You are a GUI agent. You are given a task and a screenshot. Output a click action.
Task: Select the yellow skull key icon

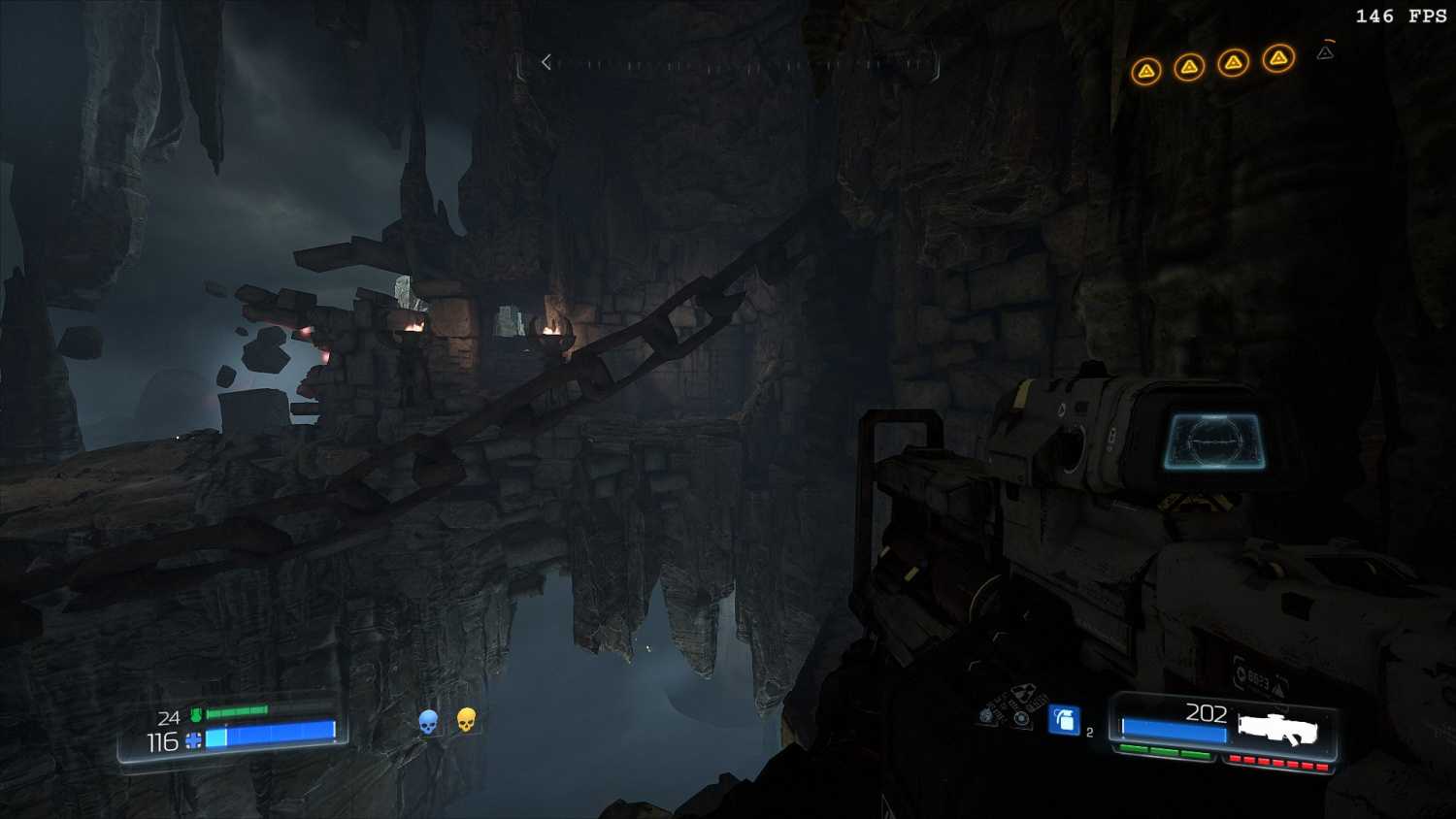click(x=466, y=720)
